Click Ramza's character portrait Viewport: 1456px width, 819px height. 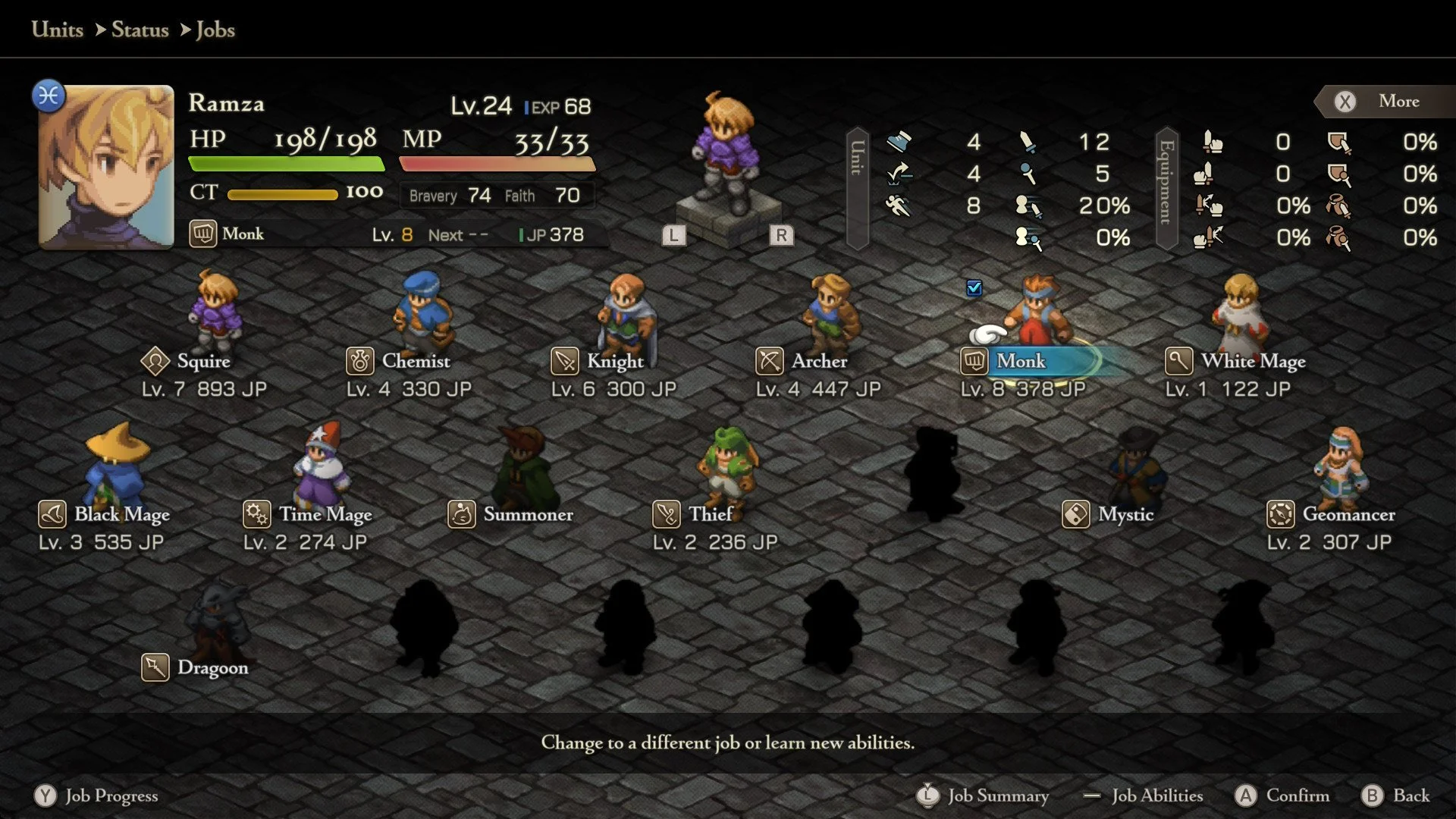click(106, 167)
